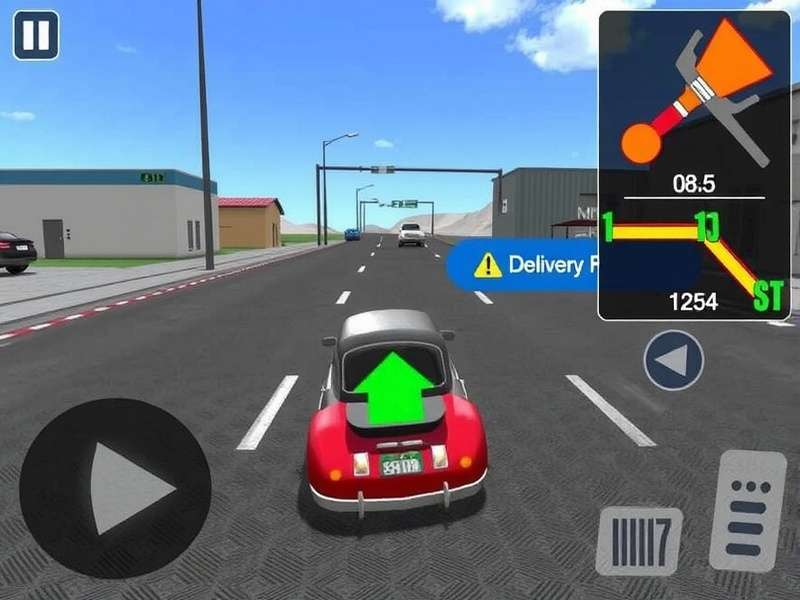Viewport: 800px width, 600px height.
Task: Step on the accelerator pedal
Action: pos(747,510)
